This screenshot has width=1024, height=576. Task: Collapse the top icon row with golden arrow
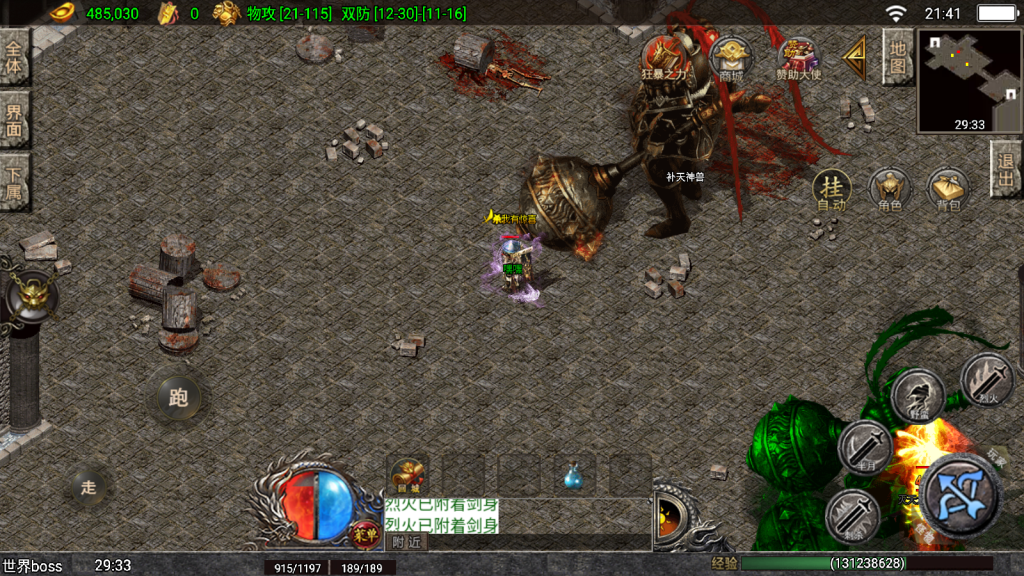click(855, 58)
